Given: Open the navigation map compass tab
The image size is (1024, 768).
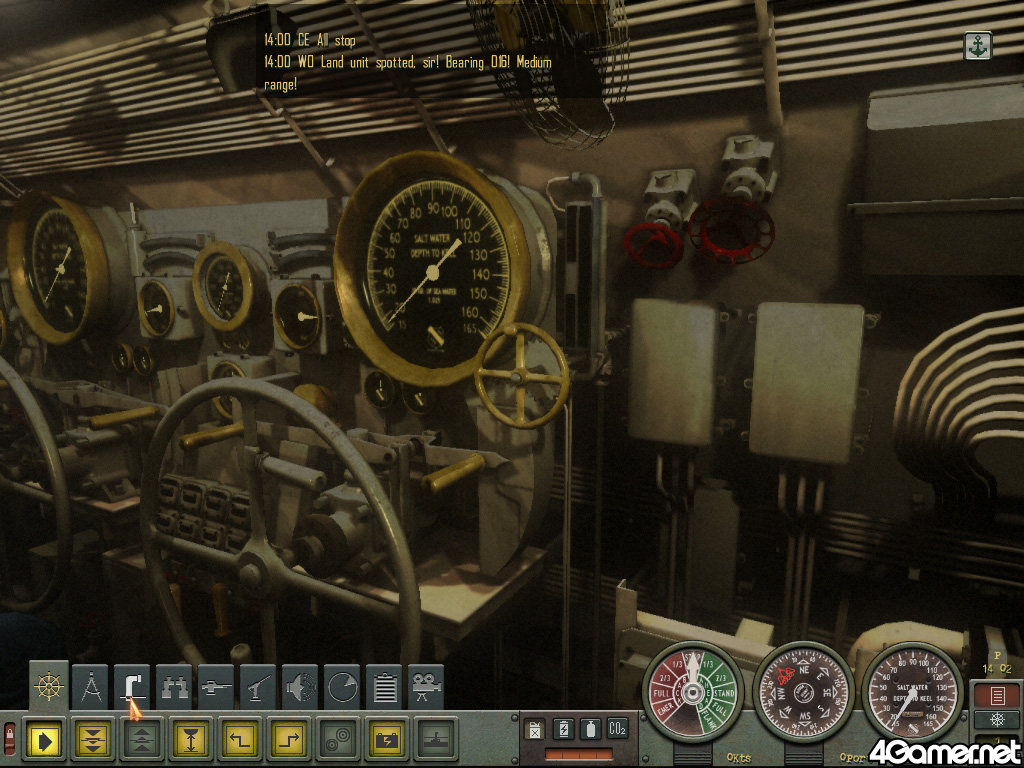Looking at the screenshot, I should click(91, 687).
